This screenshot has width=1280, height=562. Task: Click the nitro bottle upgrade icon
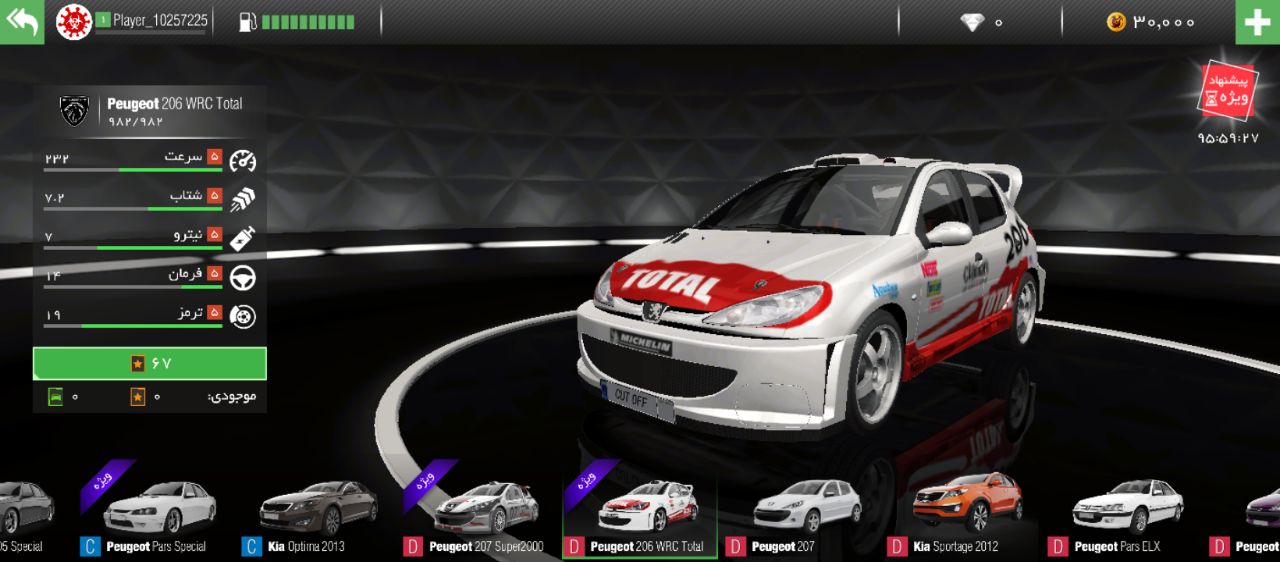pyautogui.click(x=243, y=238)
